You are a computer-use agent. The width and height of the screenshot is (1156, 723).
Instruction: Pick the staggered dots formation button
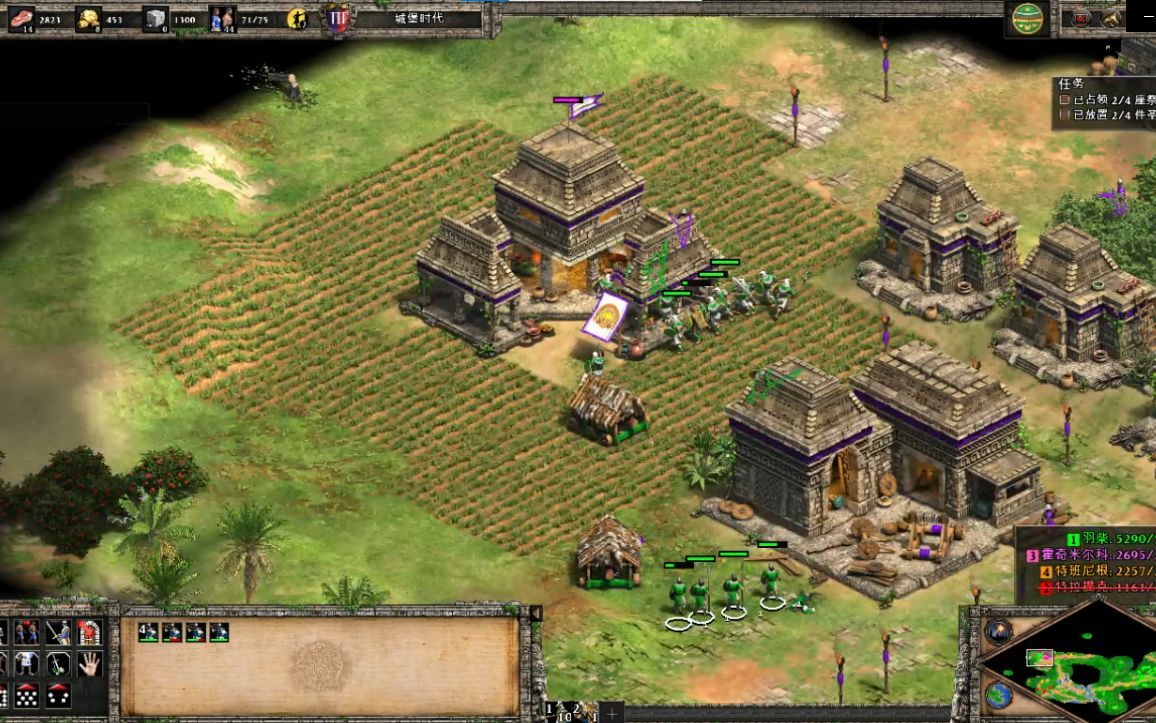(x=26, y=695)
